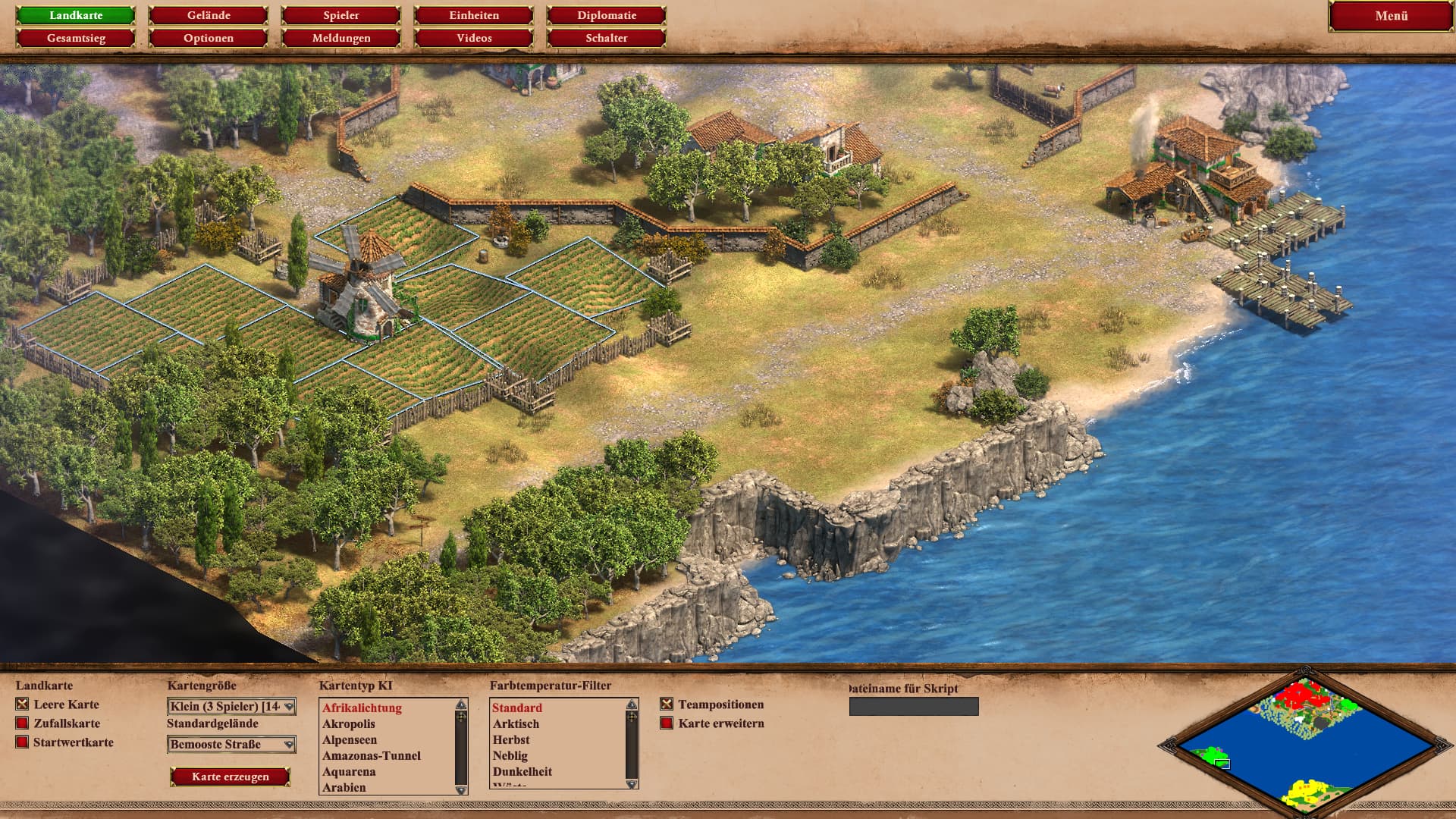Open the Kartengröße dropdown
The image size is (1456, 819).
point(231,707)
